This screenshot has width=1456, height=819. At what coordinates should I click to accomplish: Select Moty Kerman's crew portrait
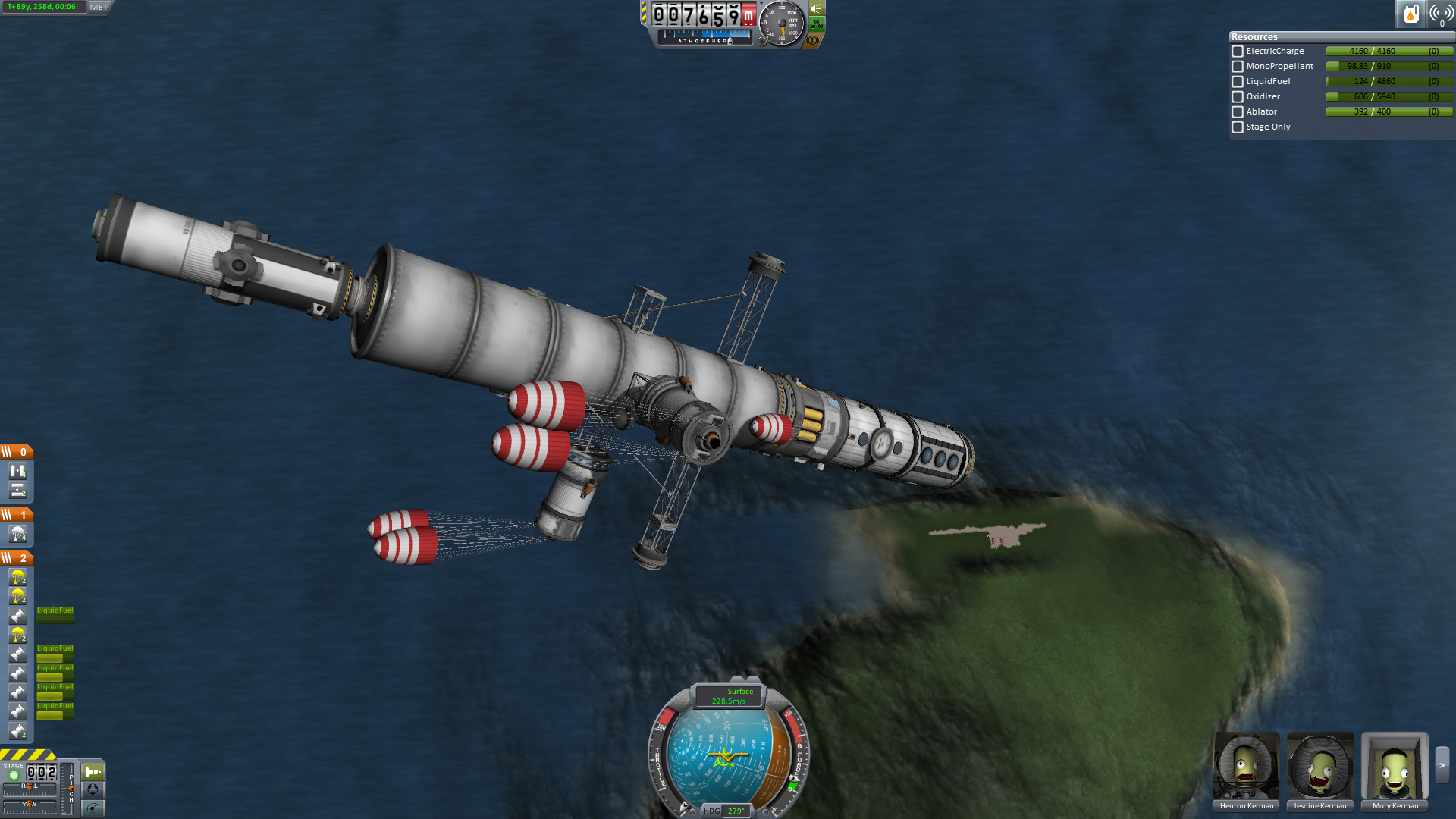(x=1395, y=767)
